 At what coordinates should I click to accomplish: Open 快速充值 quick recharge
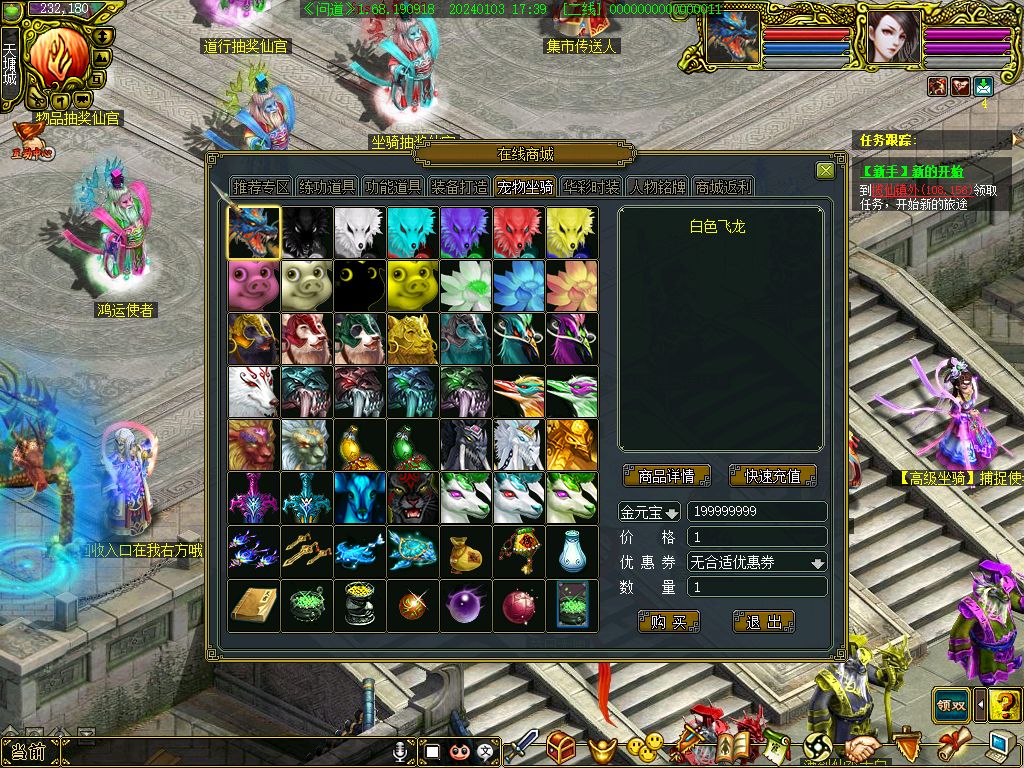tap(773, 476)
